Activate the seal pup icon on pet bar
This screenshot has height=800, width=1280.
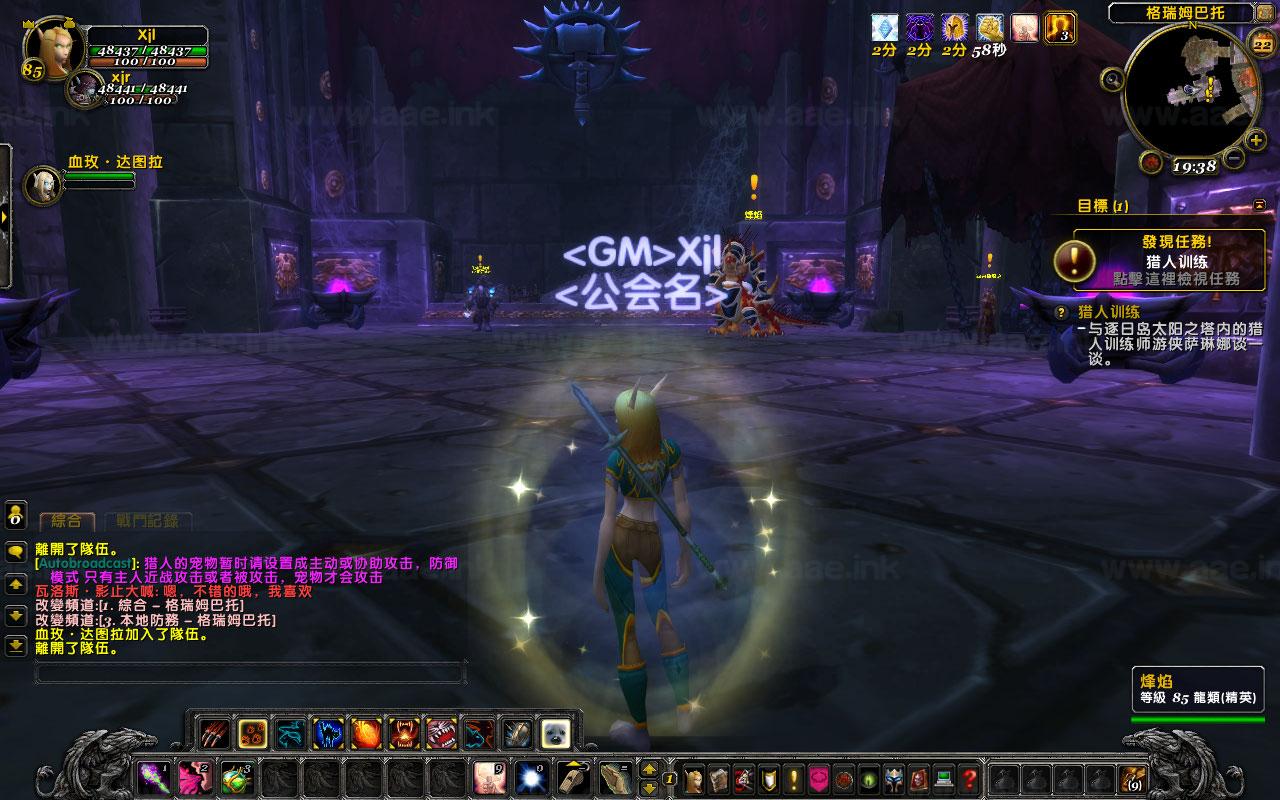555,735
